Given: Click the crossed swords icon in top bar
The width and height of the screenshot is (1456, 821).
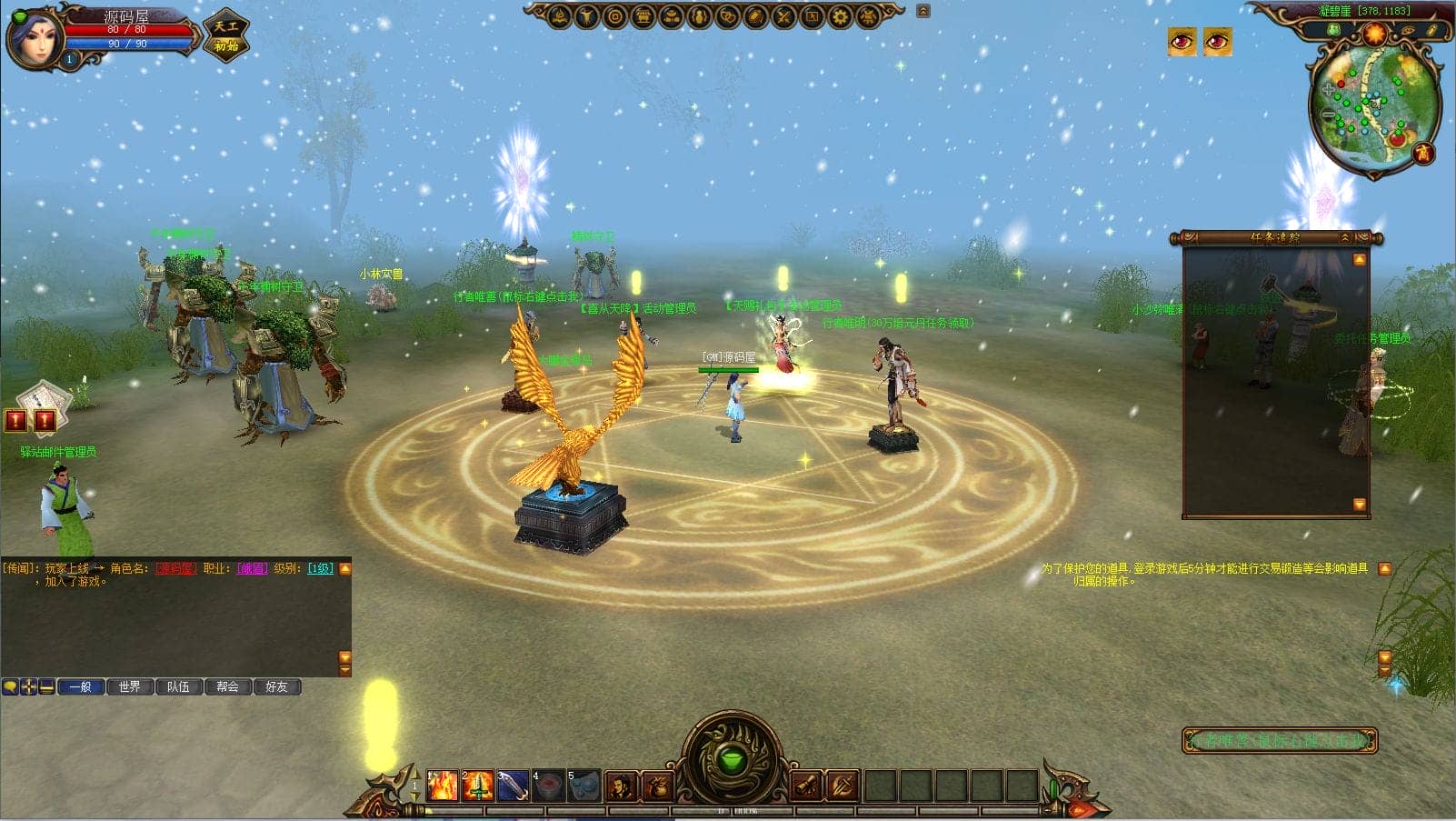Looking at the screenshot, I should tap(783, 15).
